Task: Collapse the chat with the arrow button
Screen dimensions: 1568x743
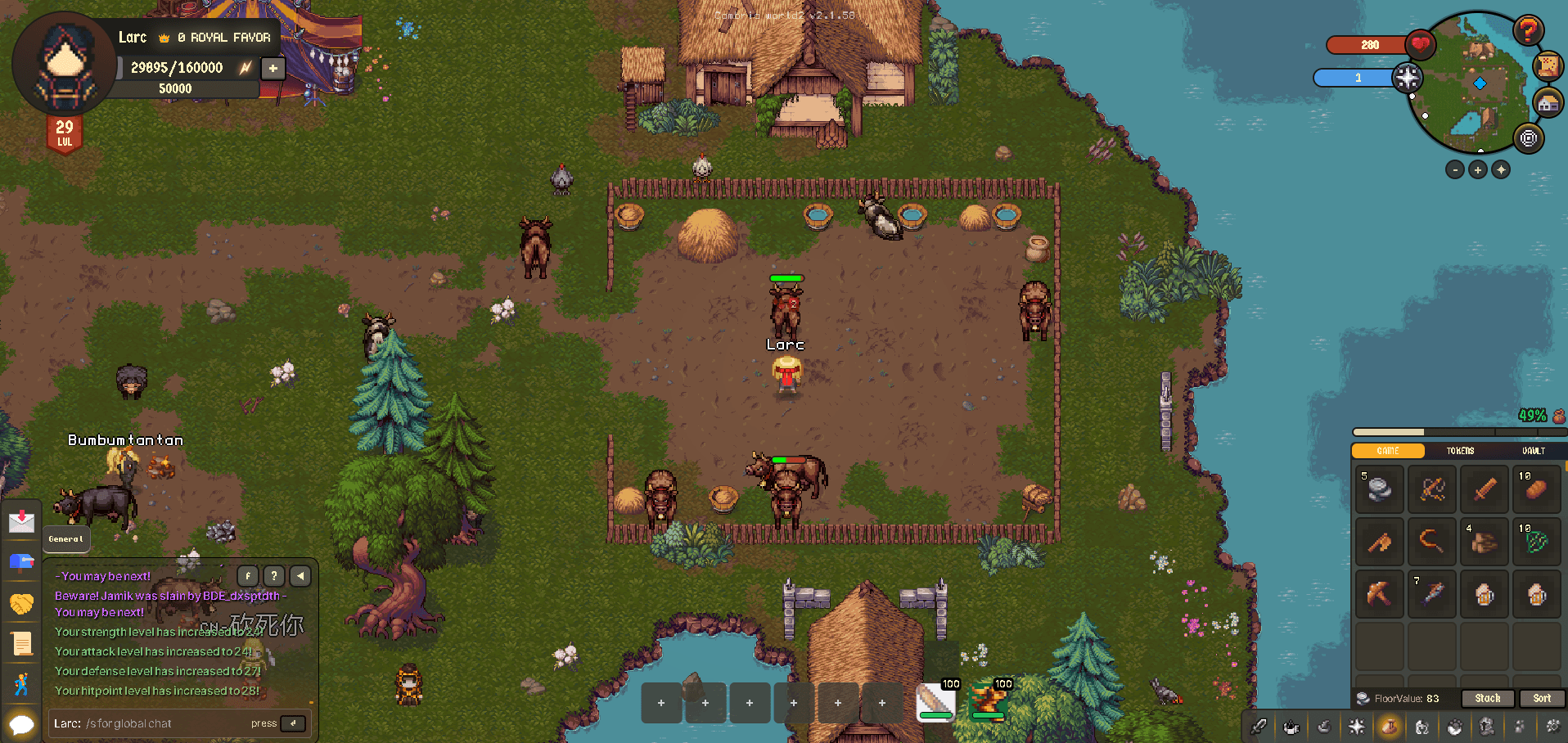Action: pyautogui.click(x=300, y=576)
